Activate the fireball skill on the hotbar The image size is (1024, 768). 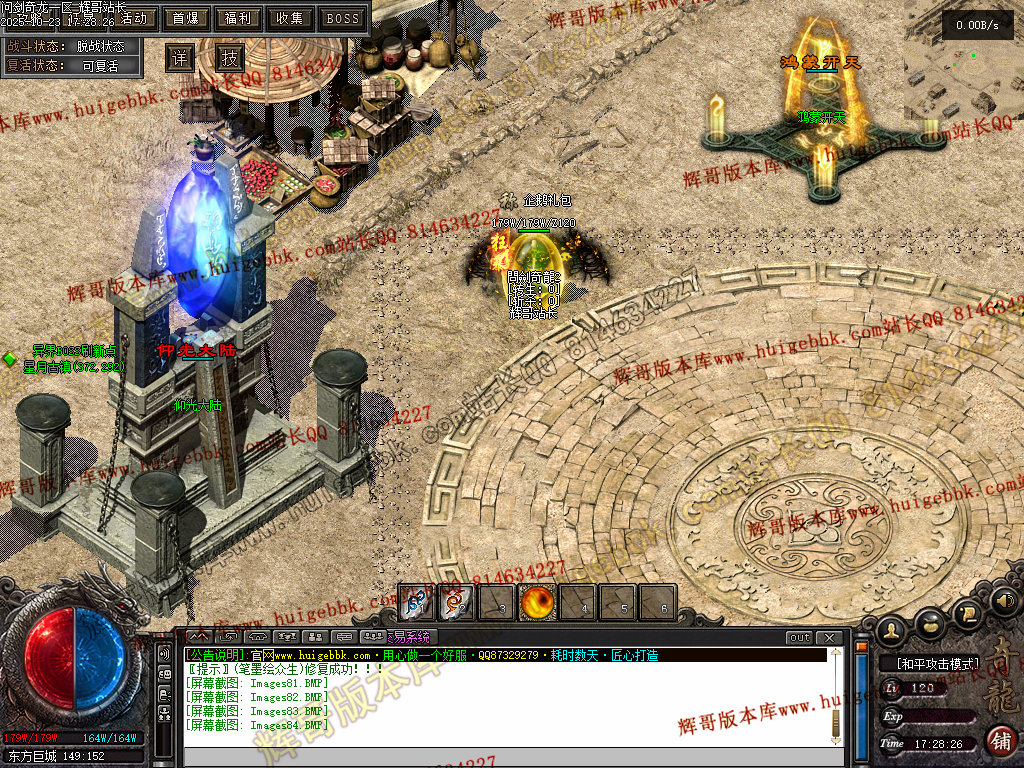(538, 603)
